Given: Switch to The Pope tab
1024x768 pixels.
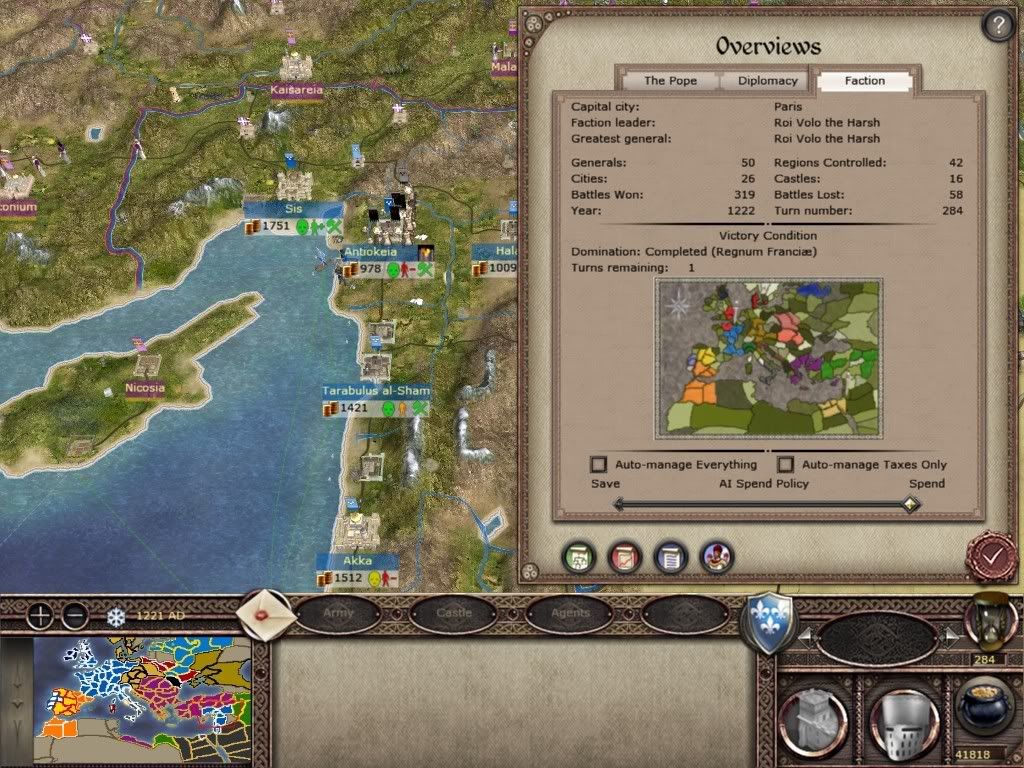Looking at the screenshot, I should (x=669, y=81).
